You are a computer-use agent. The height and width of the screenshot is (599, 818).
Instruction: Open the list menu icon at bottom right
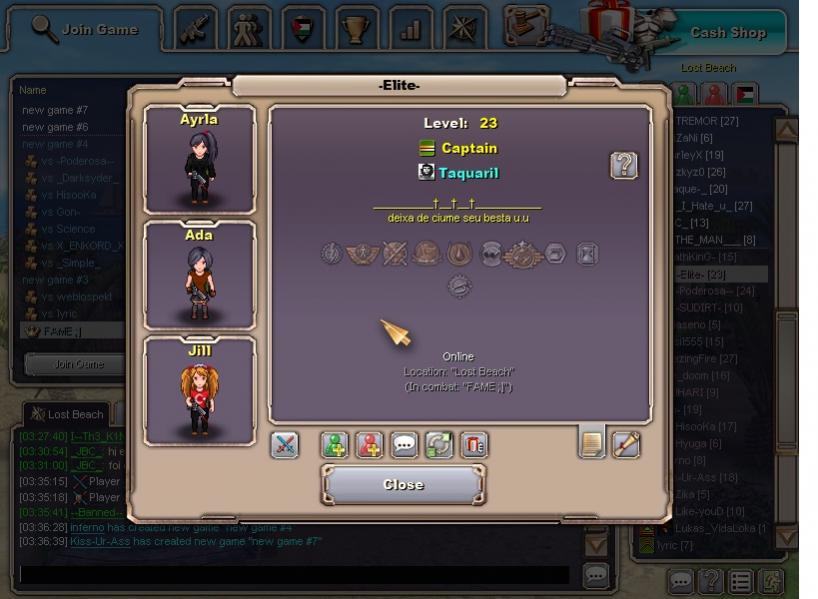click(x=741, y=580)
